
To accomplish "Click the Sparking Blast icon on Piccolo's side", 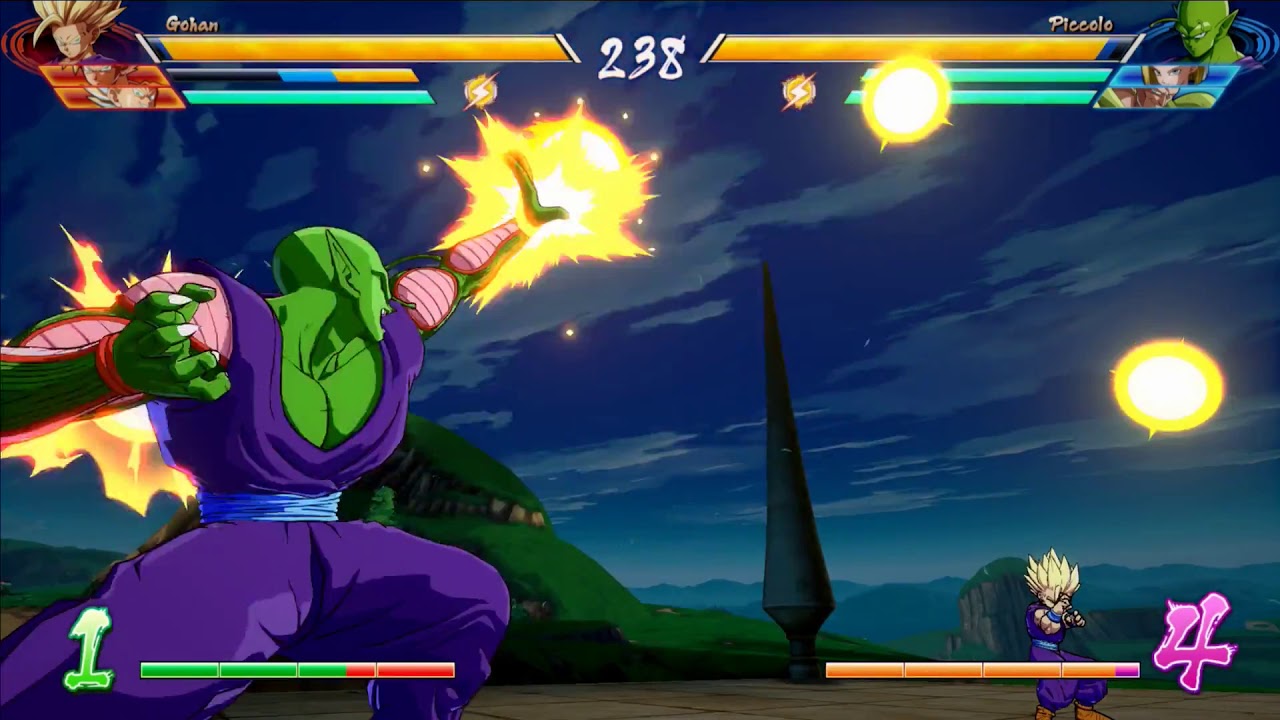I will tap(798, 92).
